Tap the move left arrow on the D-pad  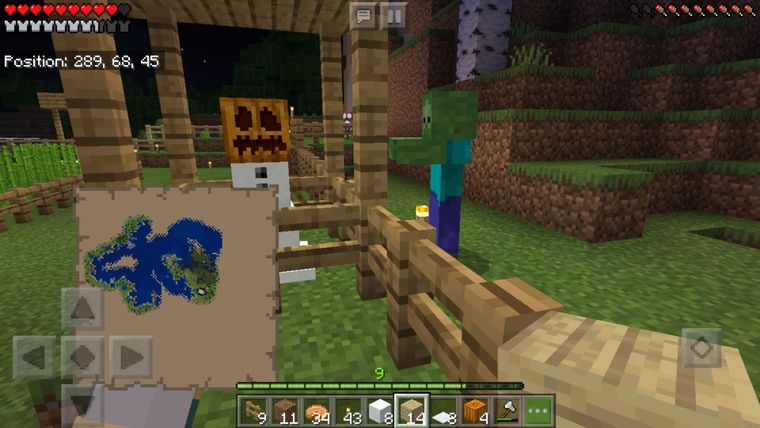tap(34, 356)
